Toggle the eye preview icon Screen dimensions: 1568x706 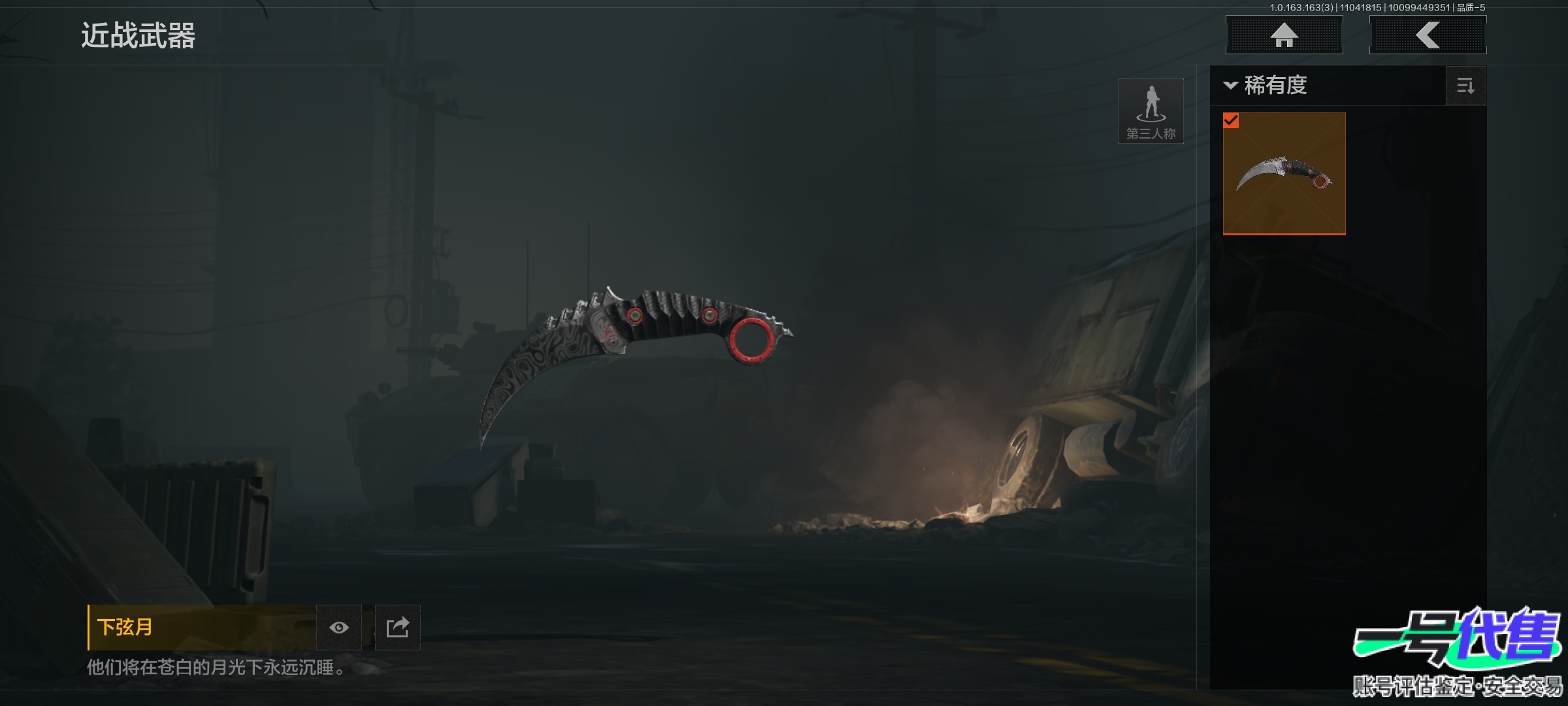(x=339, y=628)
